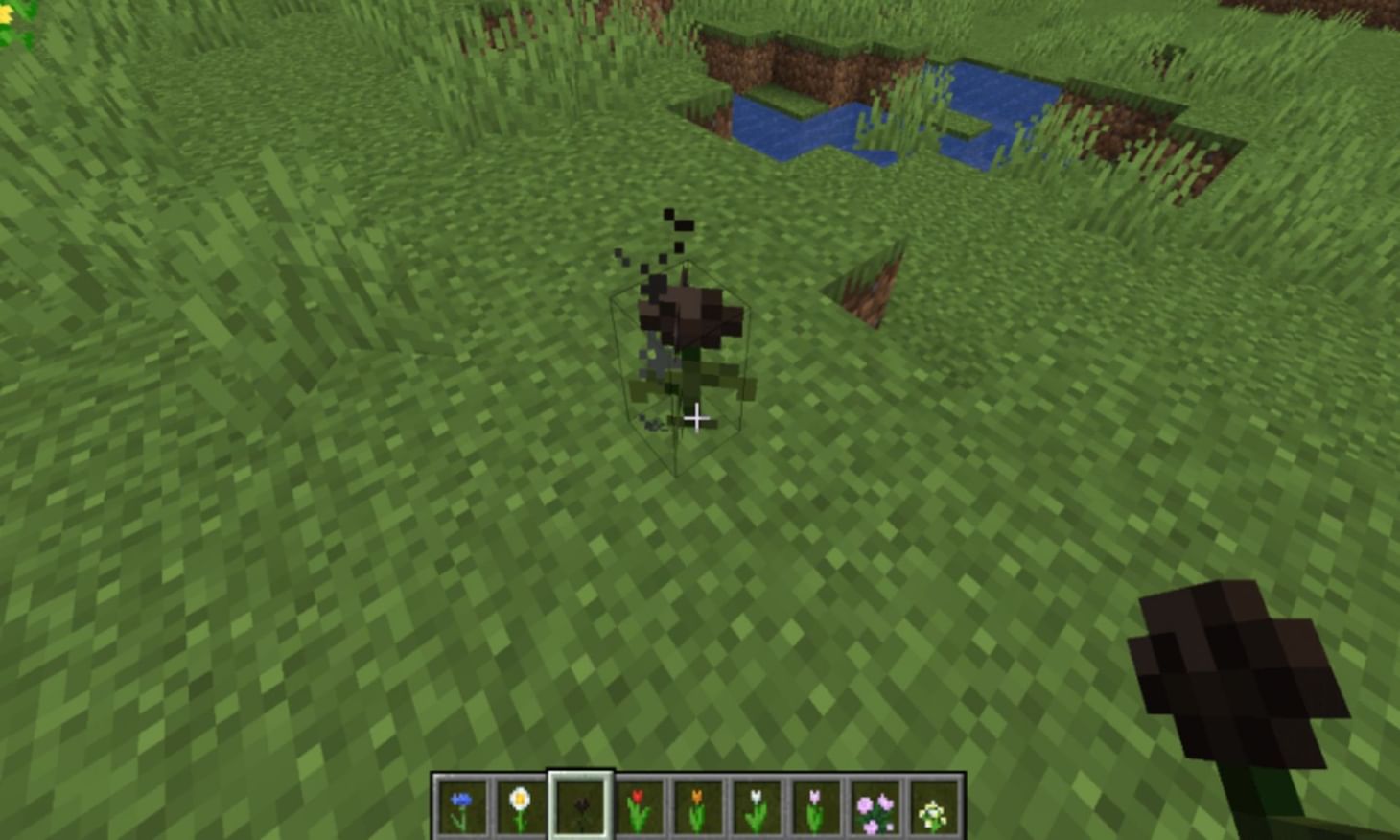Click the hotbar background strip
This screenshot has height=840, width=1400.
coord(700,777)
